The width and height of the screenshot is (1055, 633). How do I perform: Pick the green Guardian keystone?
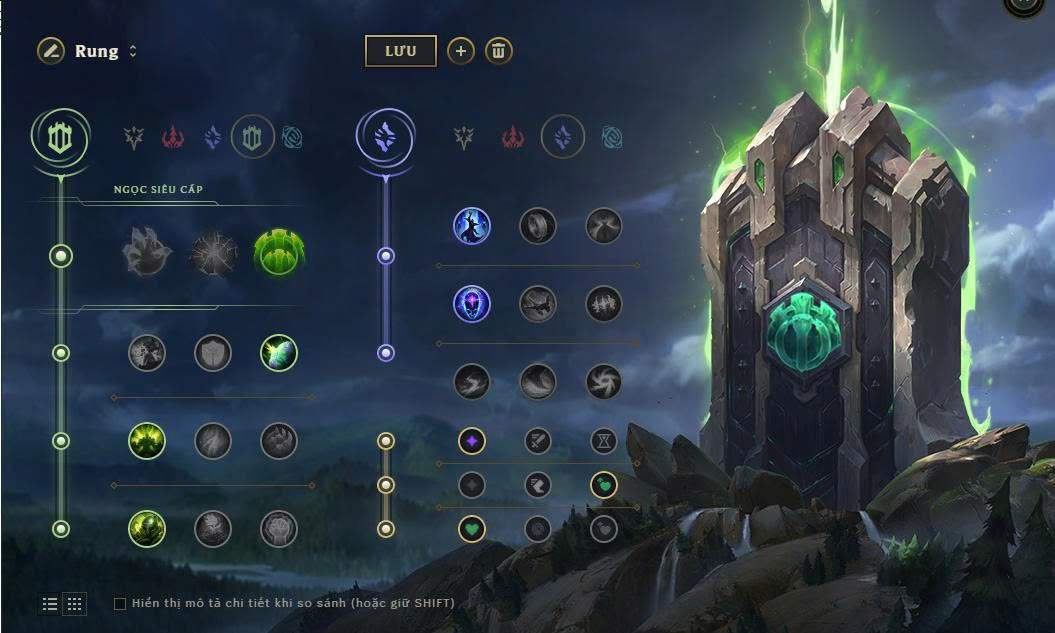pos(279,252)
